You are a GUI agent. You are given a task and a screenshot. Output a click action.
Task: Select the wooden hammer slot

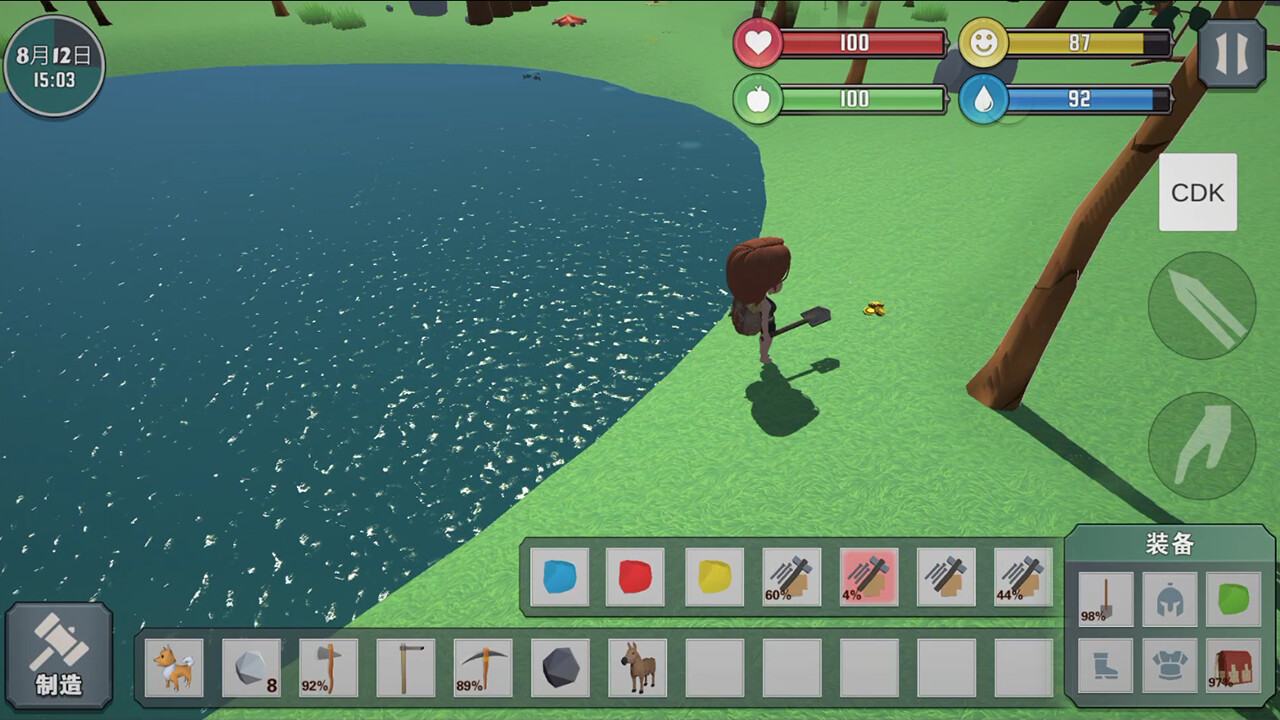(405, 667)
